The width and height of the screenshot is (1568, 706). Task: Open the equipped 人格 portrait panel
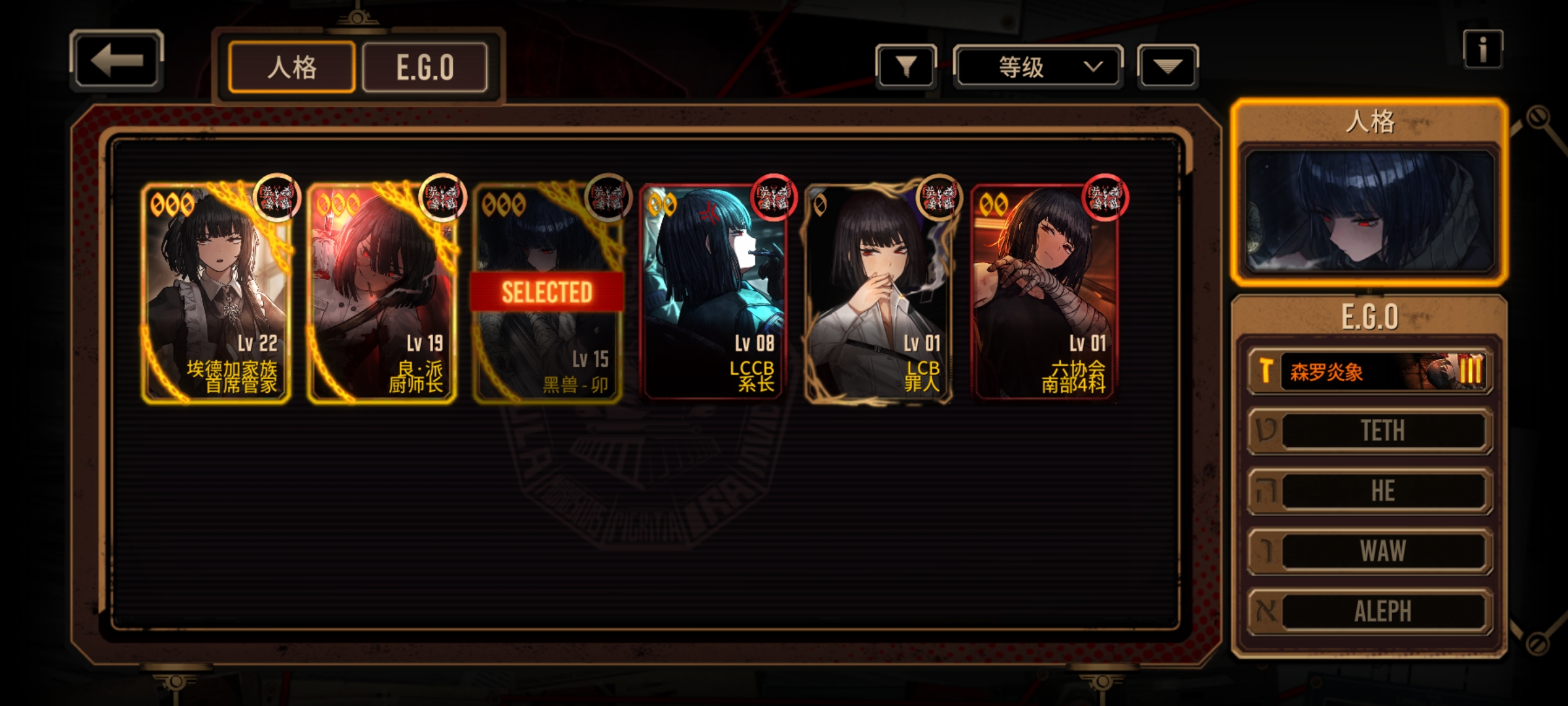click(1369, 210)
